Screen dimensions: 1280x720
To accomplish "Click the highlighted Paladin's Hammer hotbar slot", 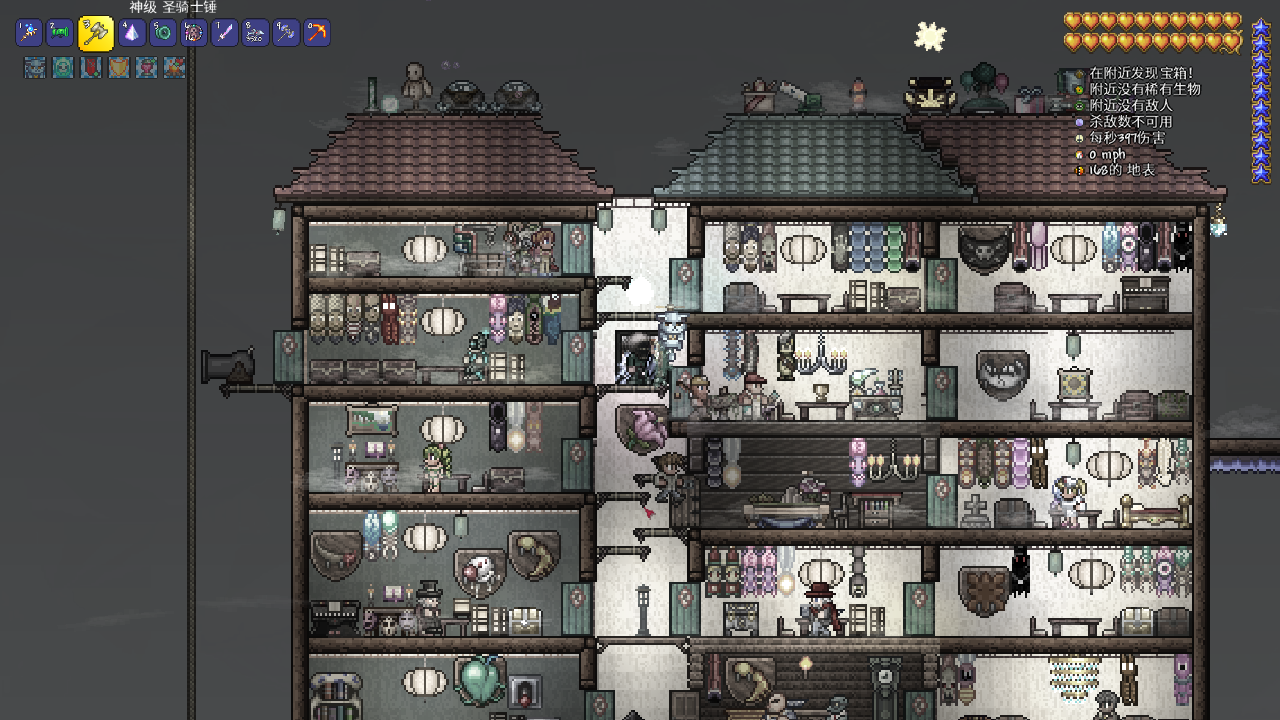I will 95,33.
